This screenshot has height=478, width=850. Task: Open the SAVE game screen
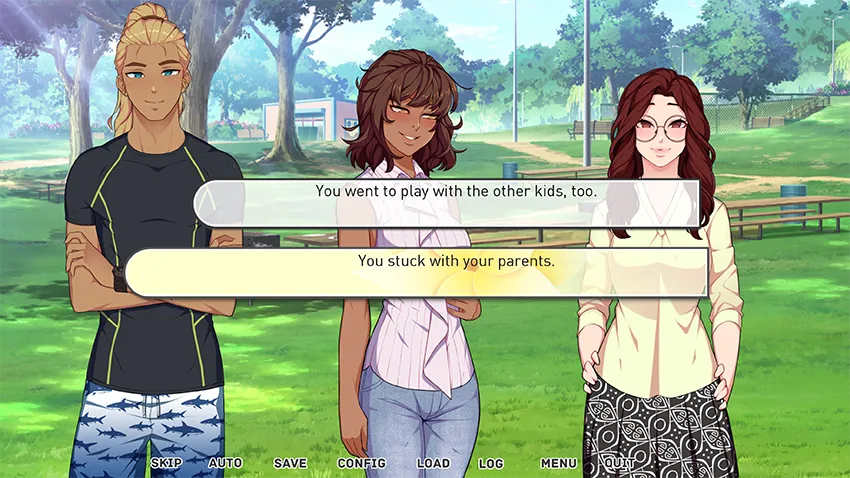click(290, 464)
